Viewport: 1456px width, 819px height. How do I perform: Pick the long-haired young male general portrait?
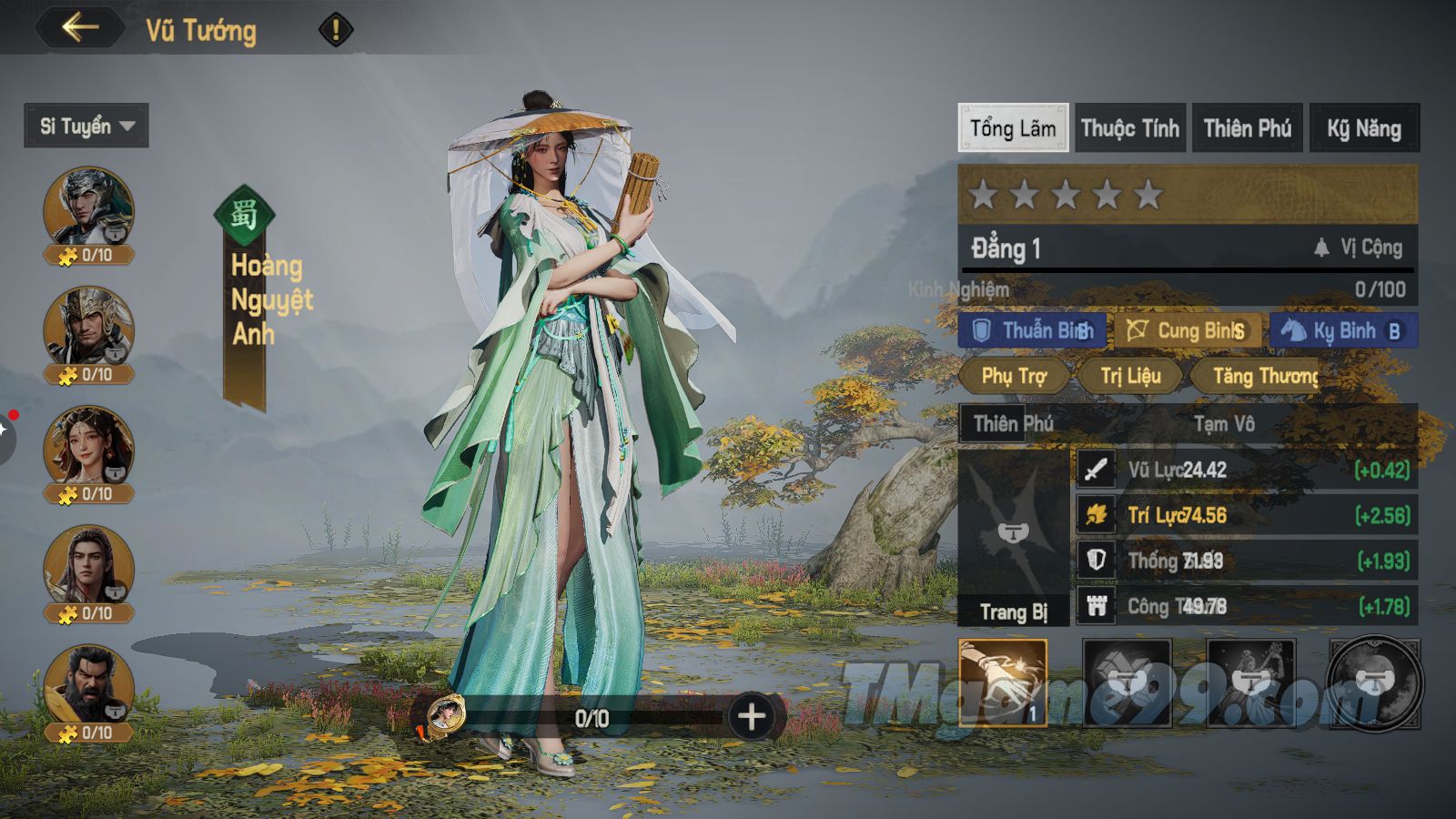coord(88,565)
